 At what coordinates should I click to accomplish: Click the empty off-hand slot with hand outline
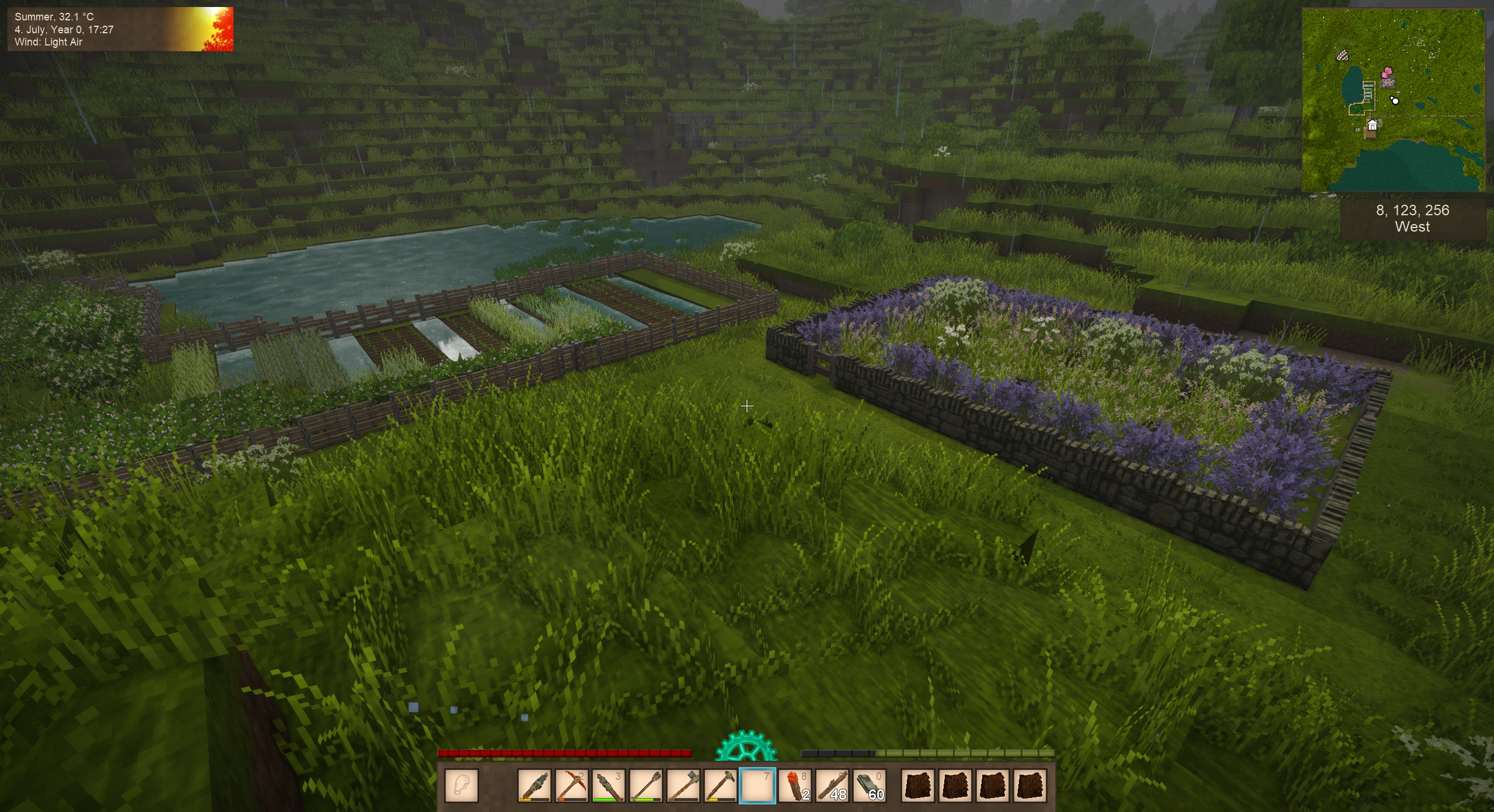462,785
